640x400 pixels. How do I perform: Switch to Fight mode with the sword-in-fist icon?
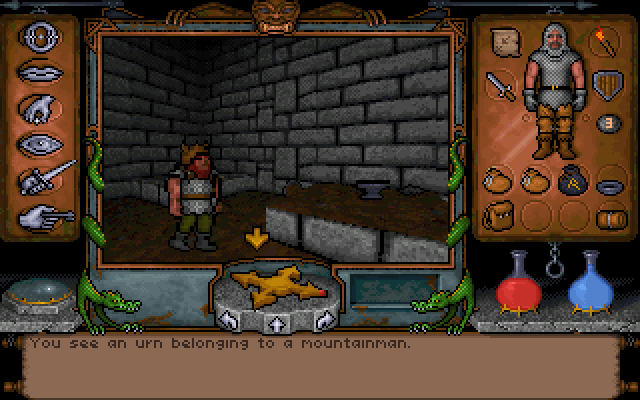click(x=44, y=178)
